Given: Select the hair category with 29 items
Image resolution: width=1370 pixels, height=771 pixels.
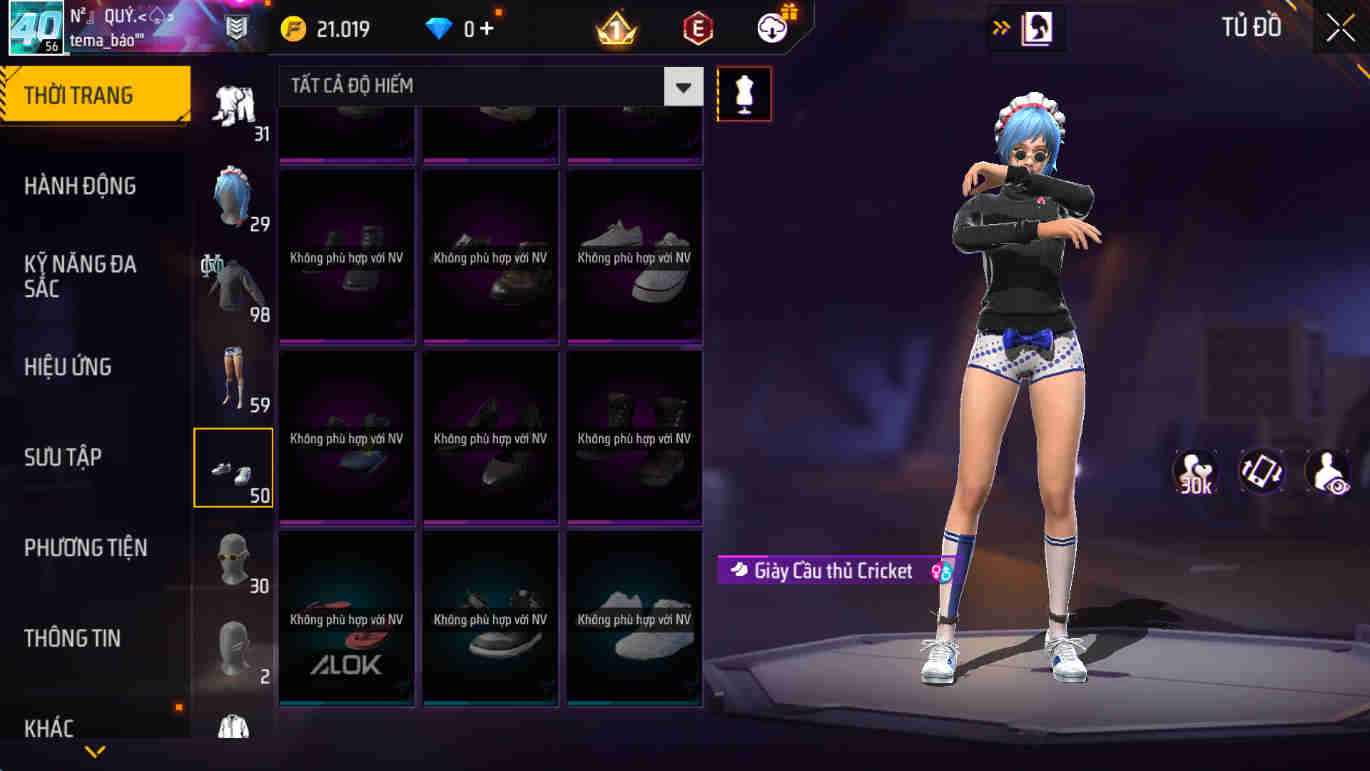Looking at the screenshot, I should tap(233, 195).
